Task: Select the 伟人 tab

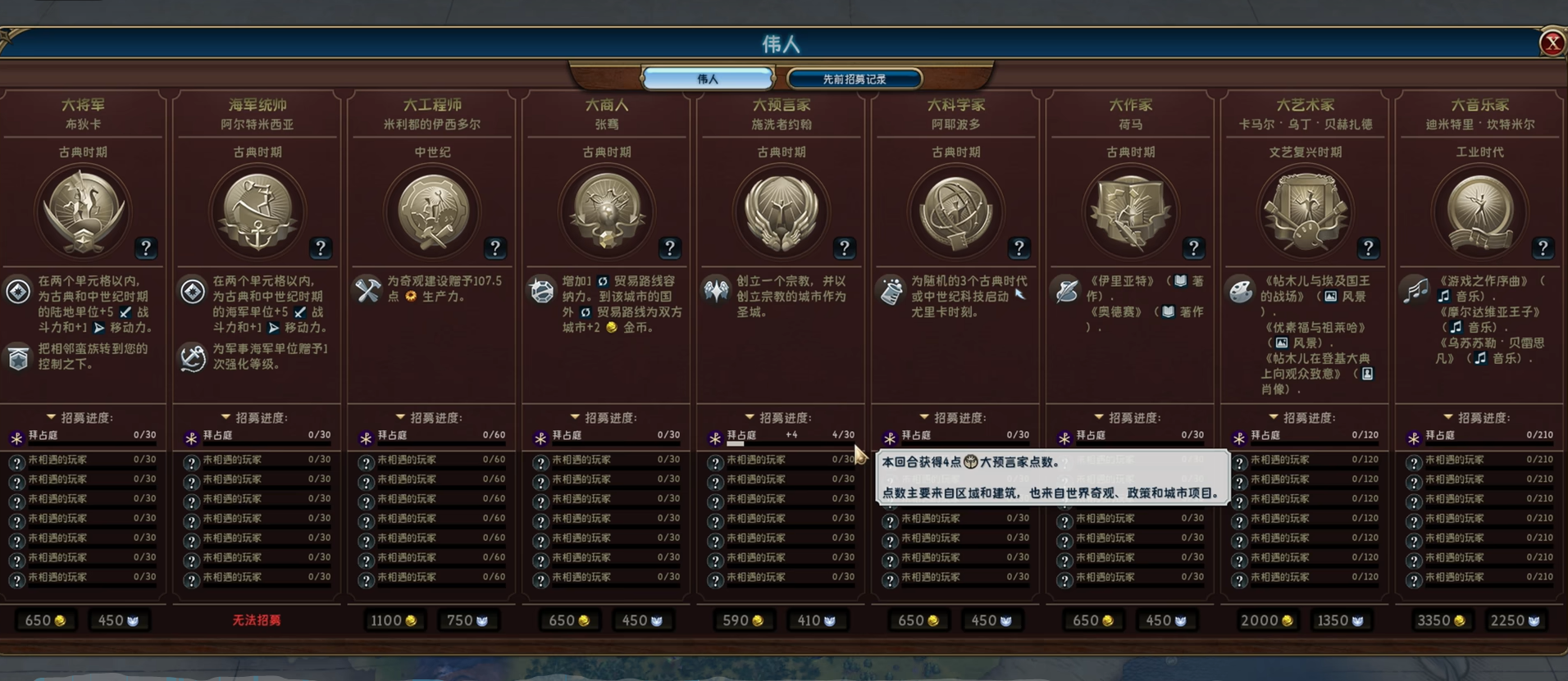Action: click(706, 78)
